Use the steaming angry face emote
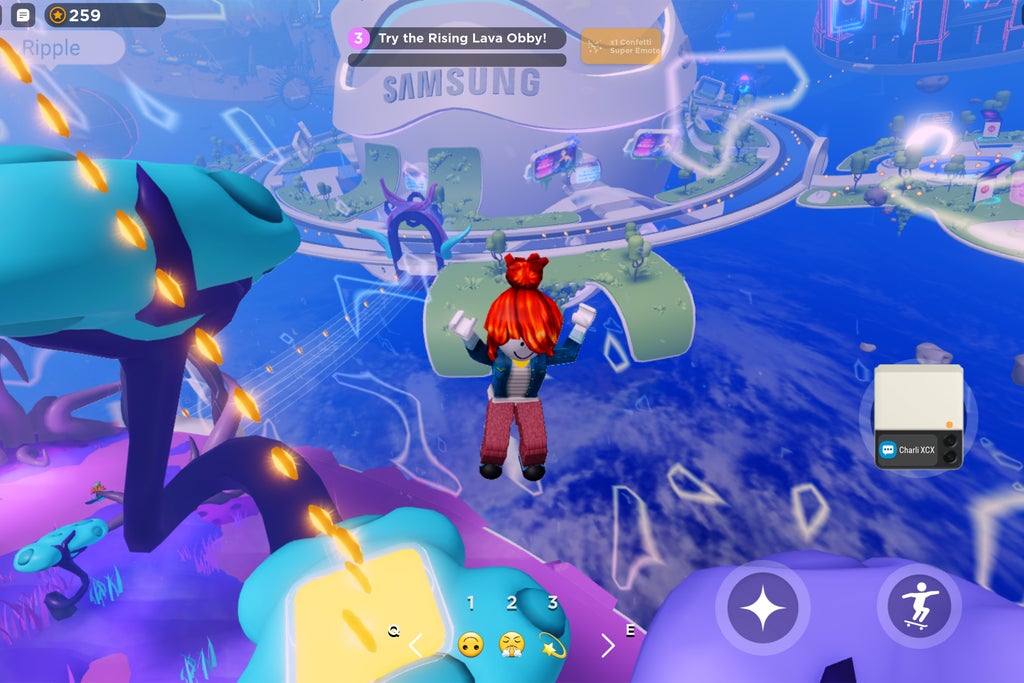 pyautogui.click(x=512, y=645)
